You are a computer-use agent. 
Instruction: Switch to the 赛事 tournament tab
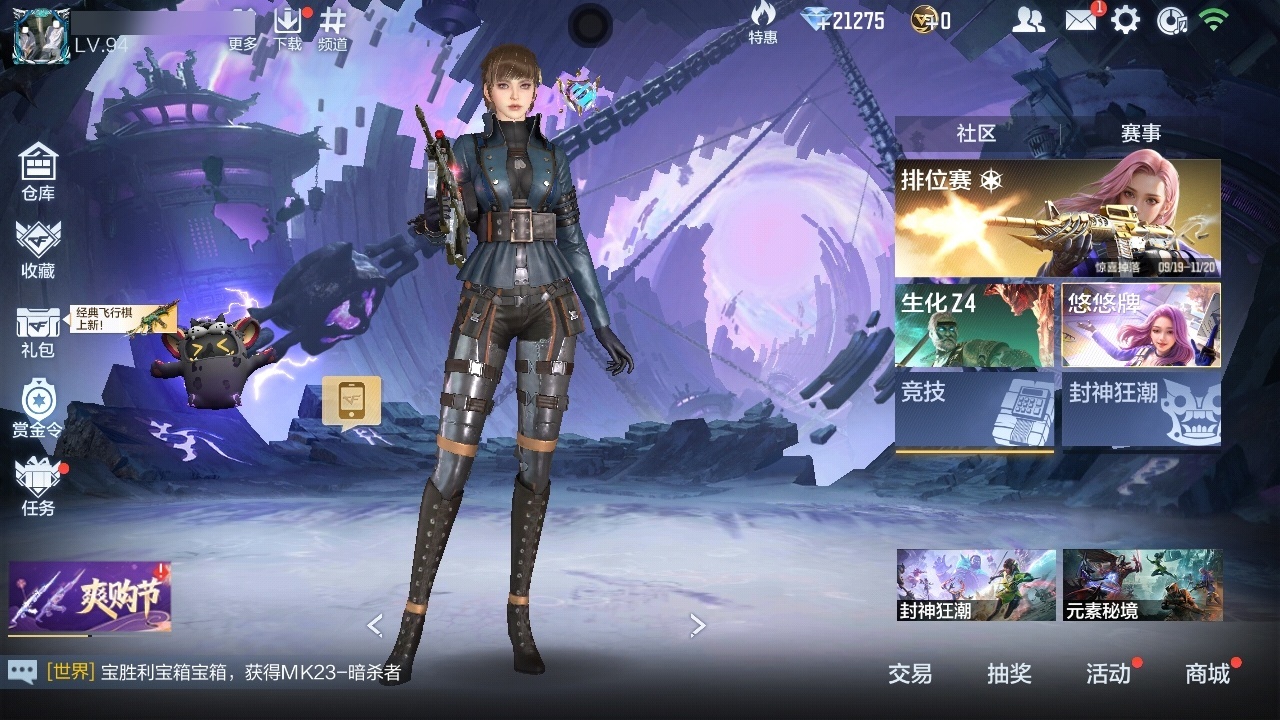1140,134
